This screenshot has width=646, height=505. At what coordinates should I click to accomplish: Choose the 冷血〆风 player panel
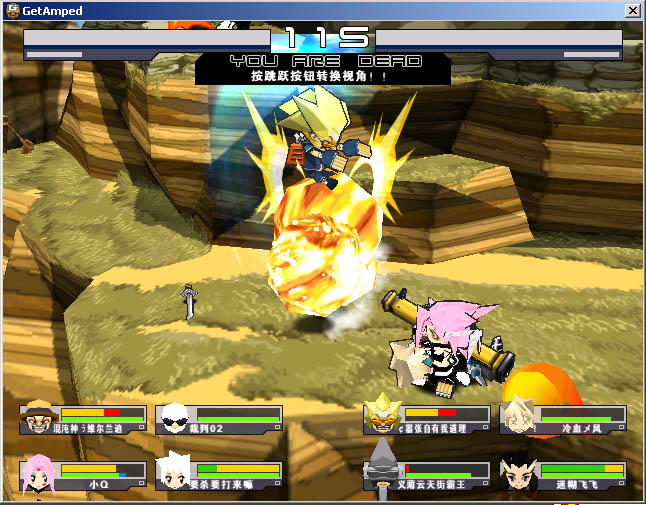564,419
